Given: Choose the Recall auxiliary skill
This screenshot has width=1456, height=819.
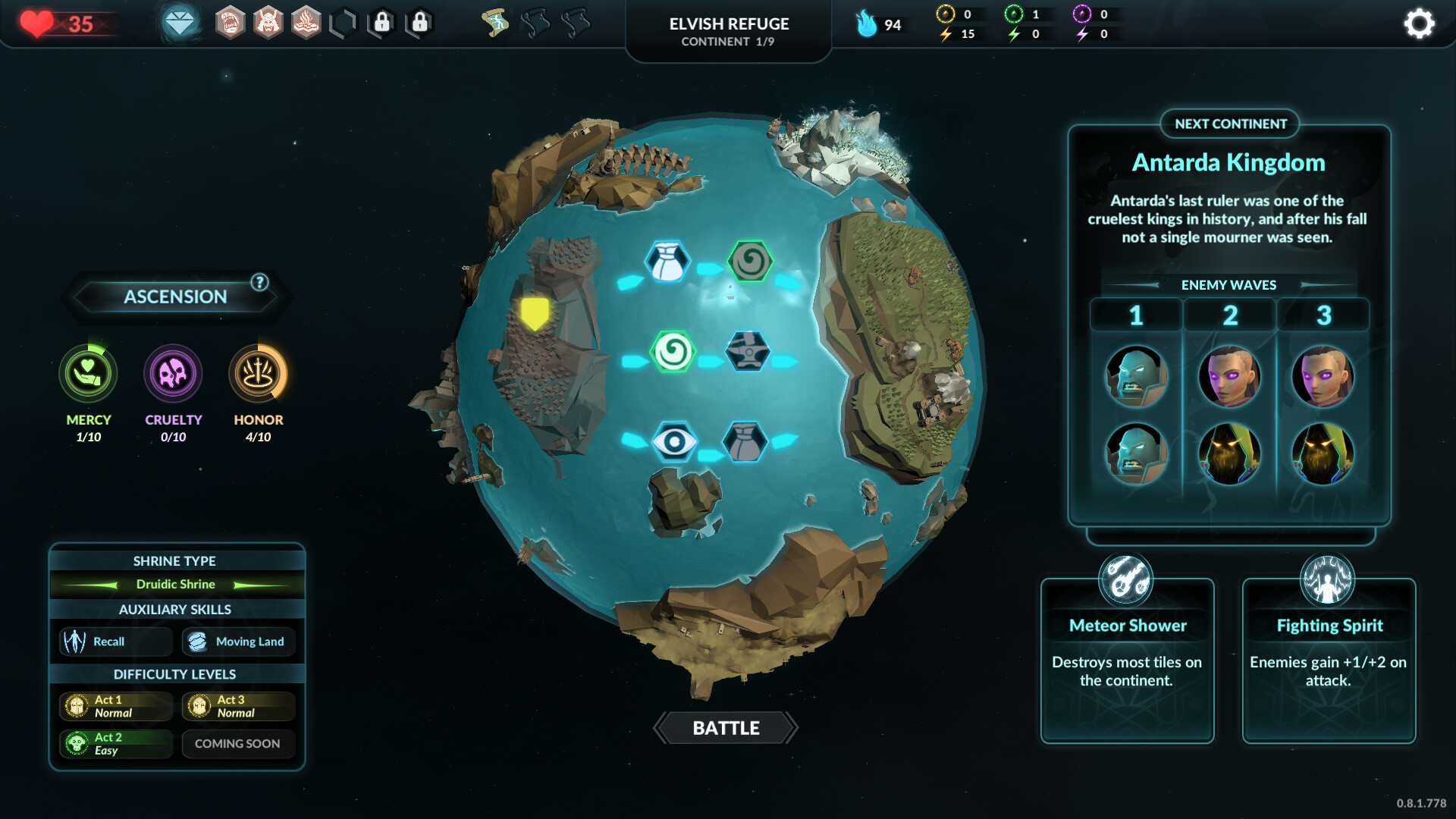Looking at the screenshot, I should coord(115,642).
